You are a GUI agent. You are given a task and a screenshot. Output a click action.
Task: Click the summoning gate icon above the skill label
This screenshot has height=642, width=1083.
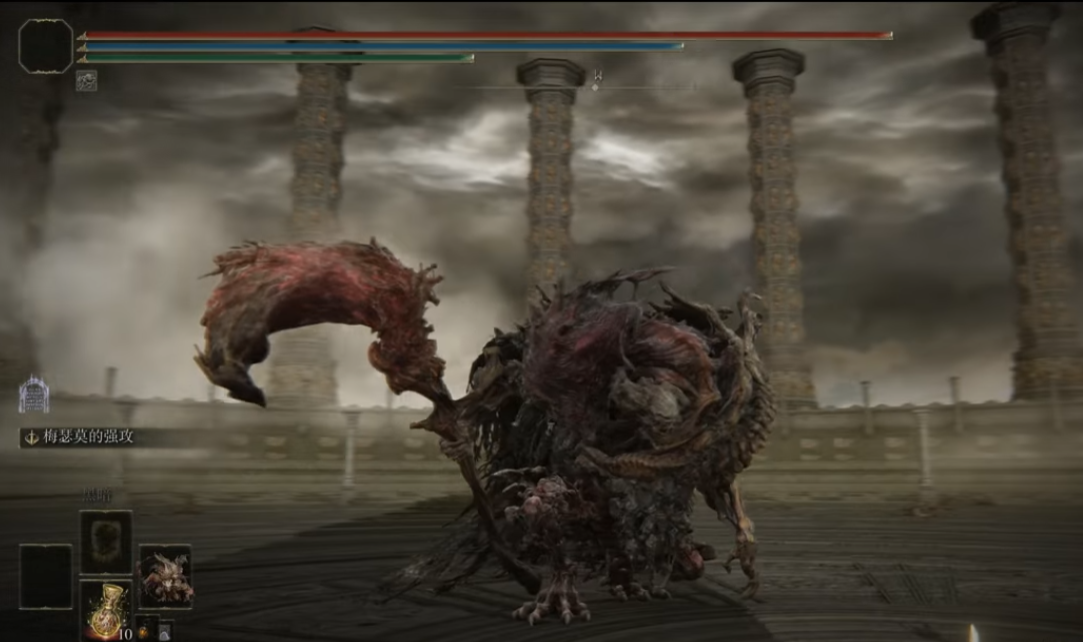33,395
